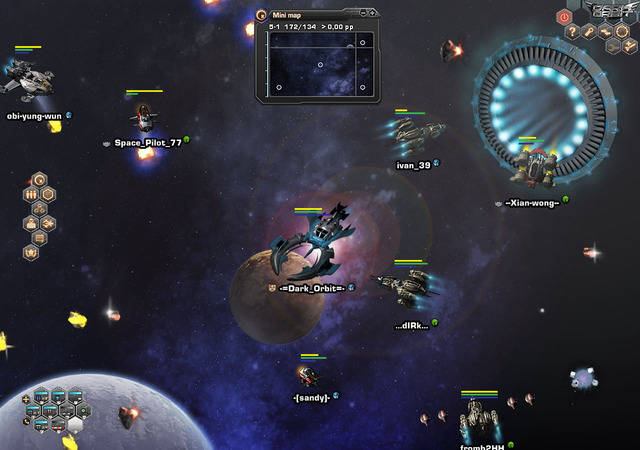Open help via the question mark hexagon
The height and width of the screenshot is (450, 640).
(573, 32)
